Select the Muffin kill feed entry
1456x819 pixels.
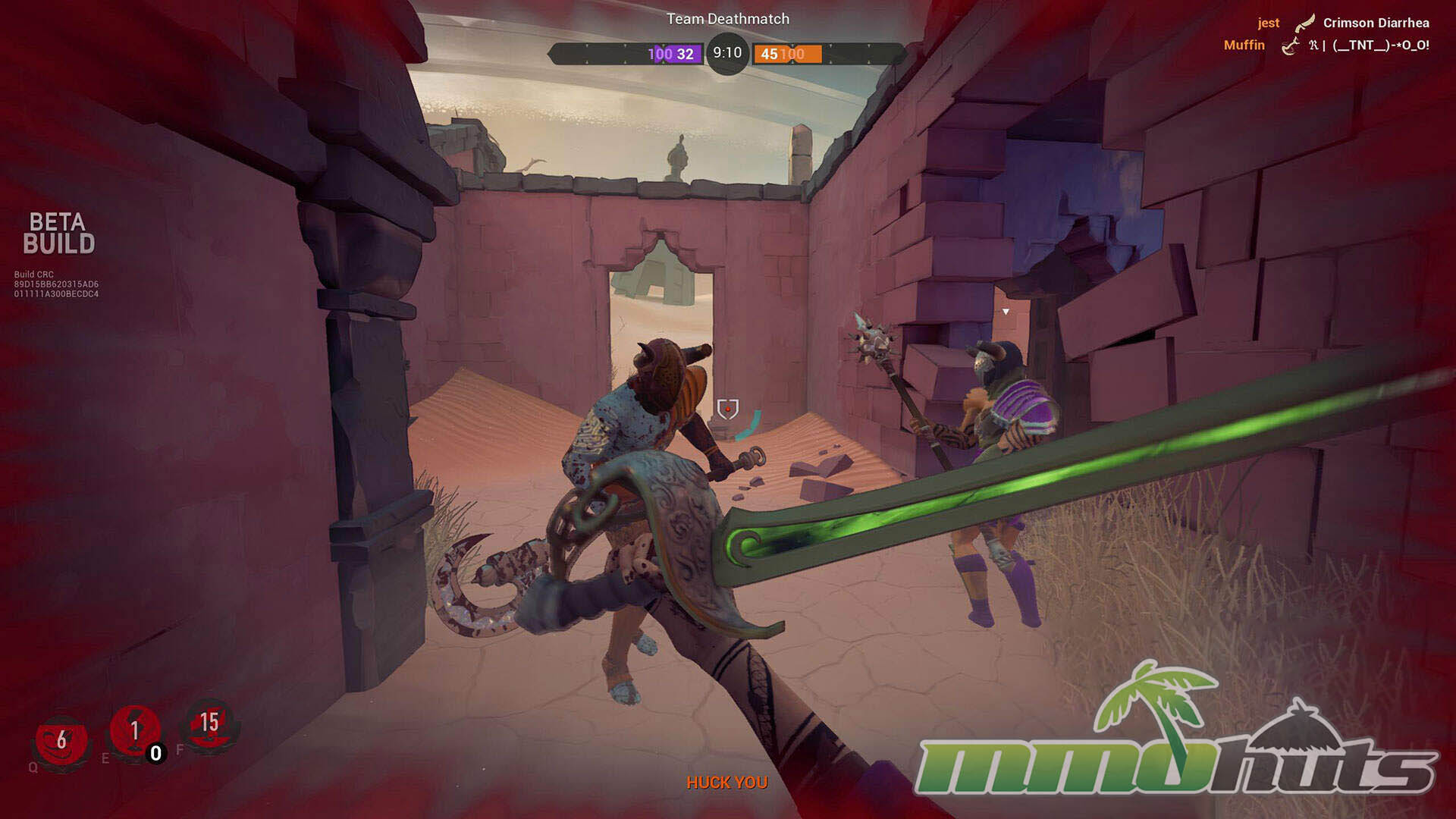pyautogui.click(x=1326, y=45)
